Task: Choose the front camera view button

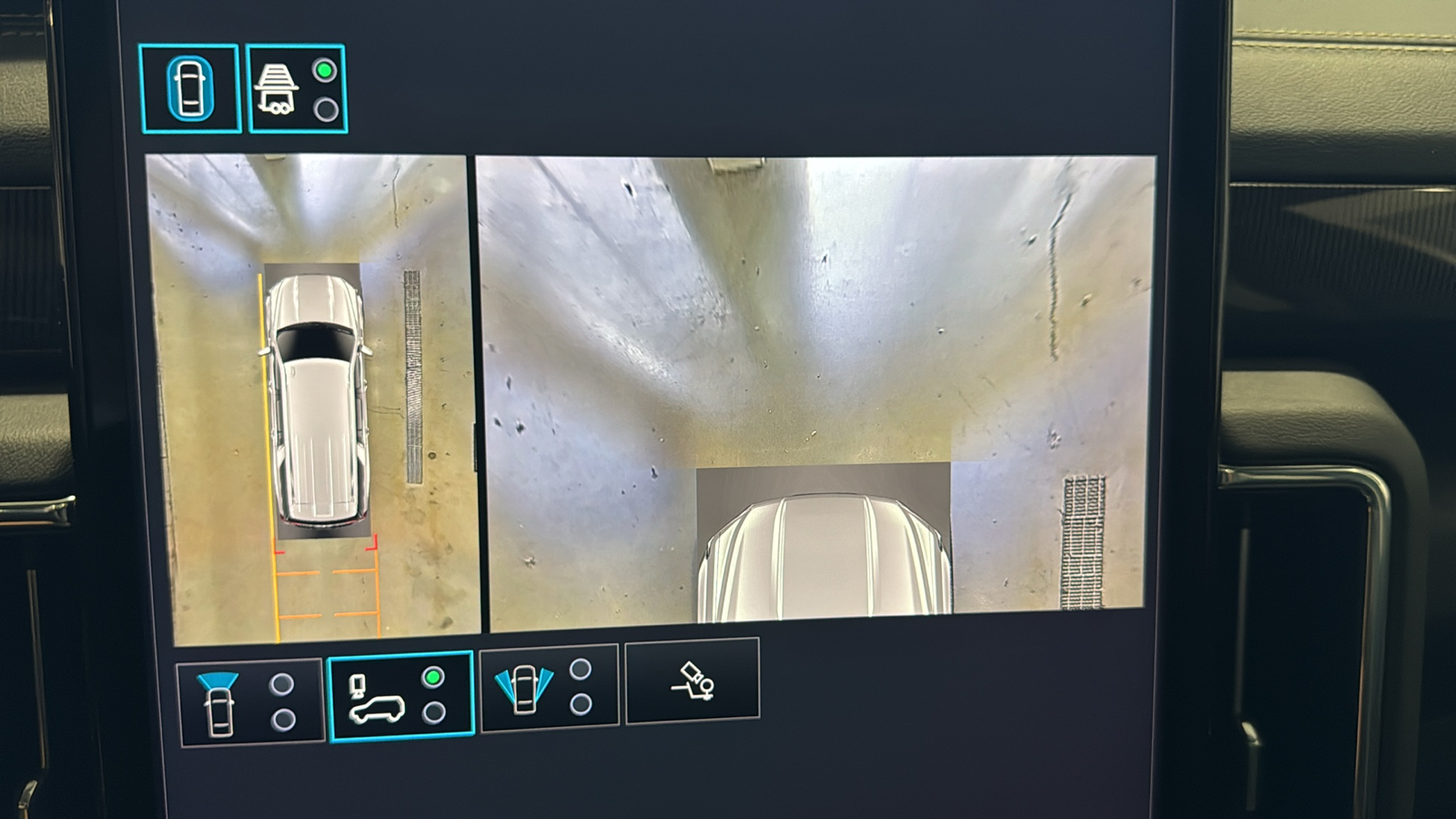Action: coord(250,703)
